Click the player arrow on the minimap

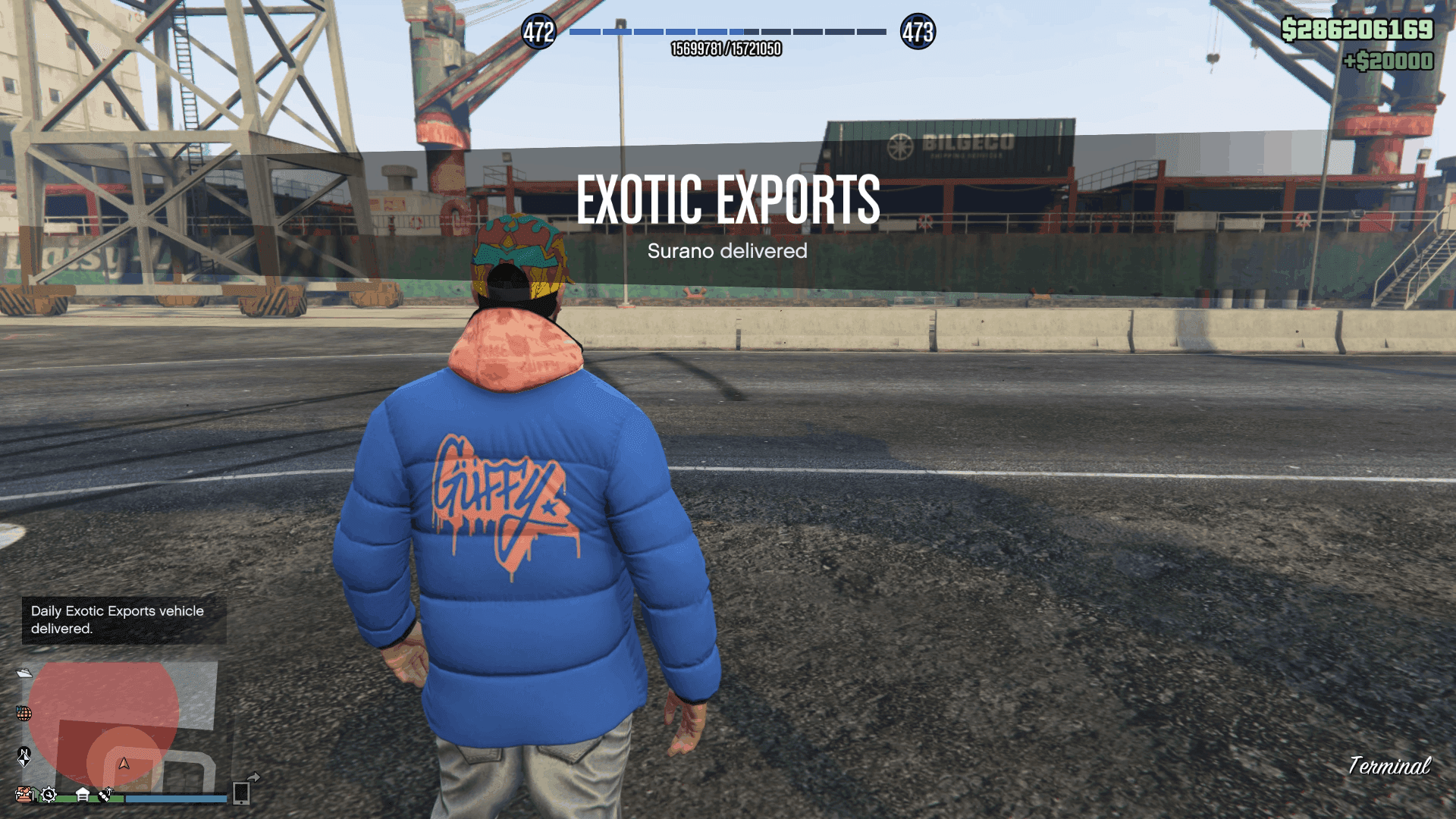(x=124, y=764)
